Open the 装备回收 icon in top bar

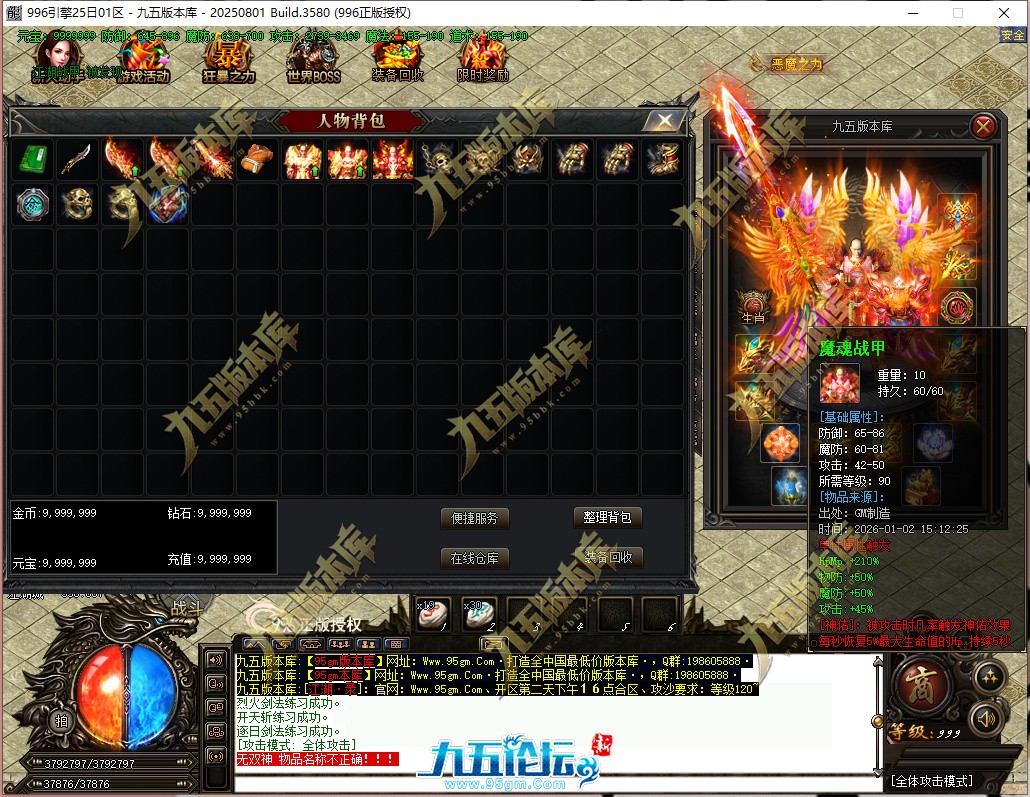click(x=397, y=62)
